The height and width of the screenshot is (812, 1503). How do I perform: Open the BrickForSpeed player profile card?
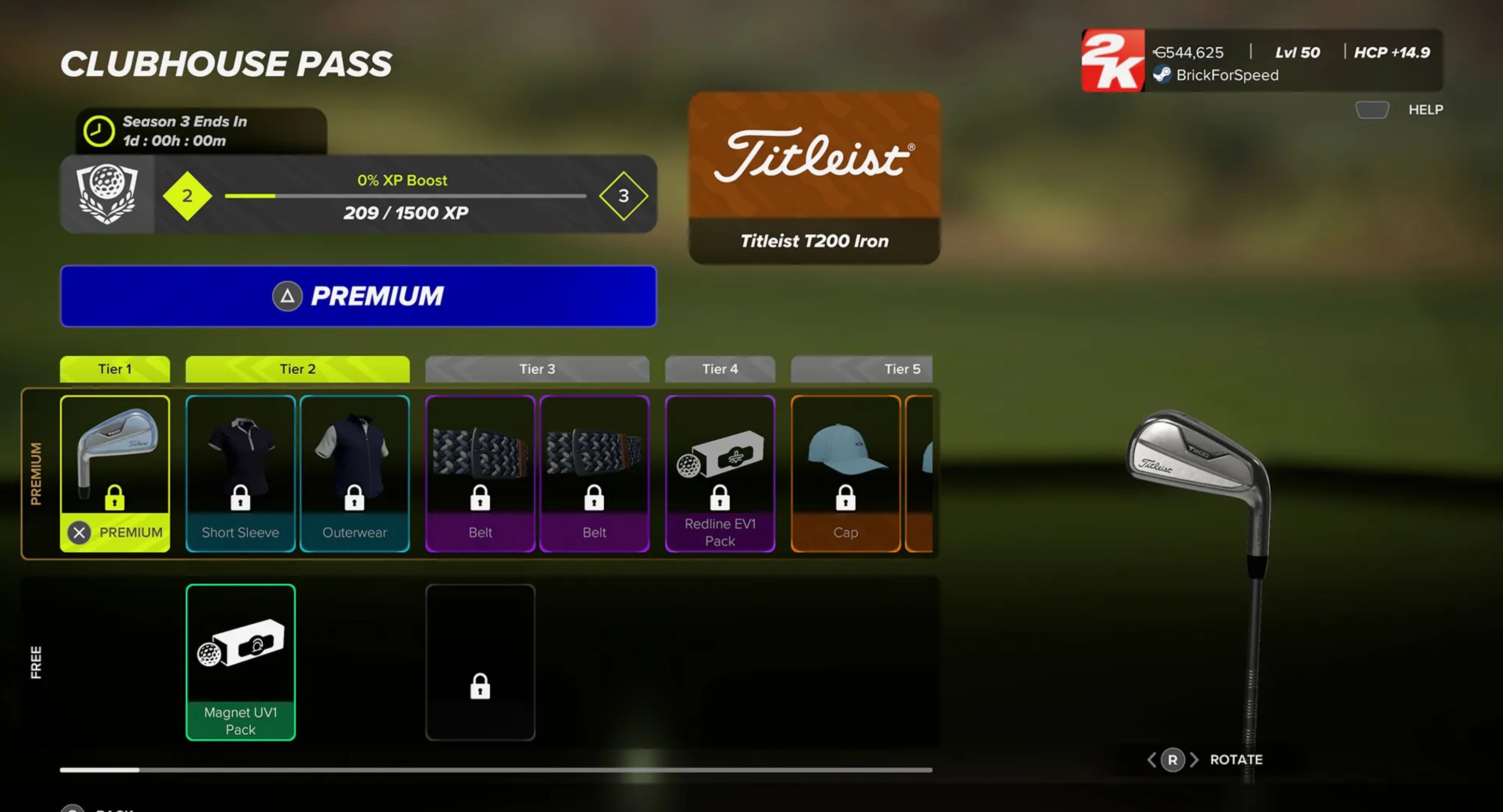click(1262, 61)
